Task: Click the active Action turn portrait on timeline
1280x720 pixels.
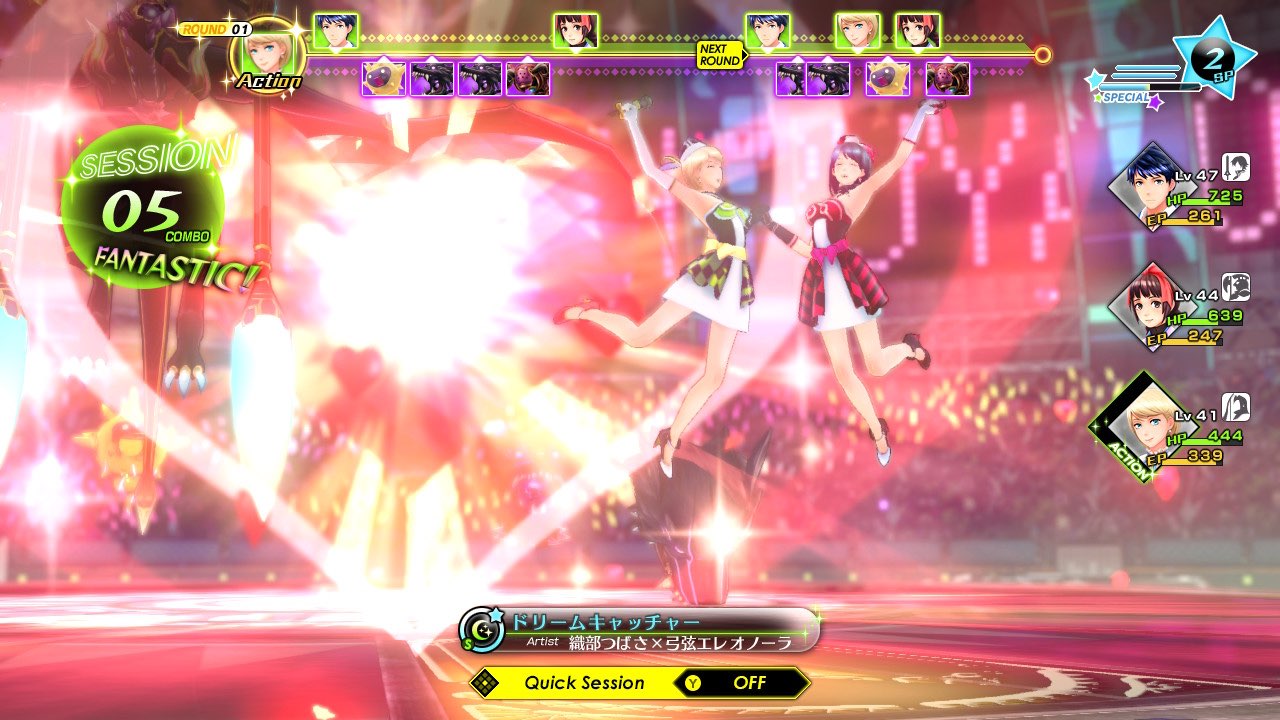Action: click(x=268, y=54)
